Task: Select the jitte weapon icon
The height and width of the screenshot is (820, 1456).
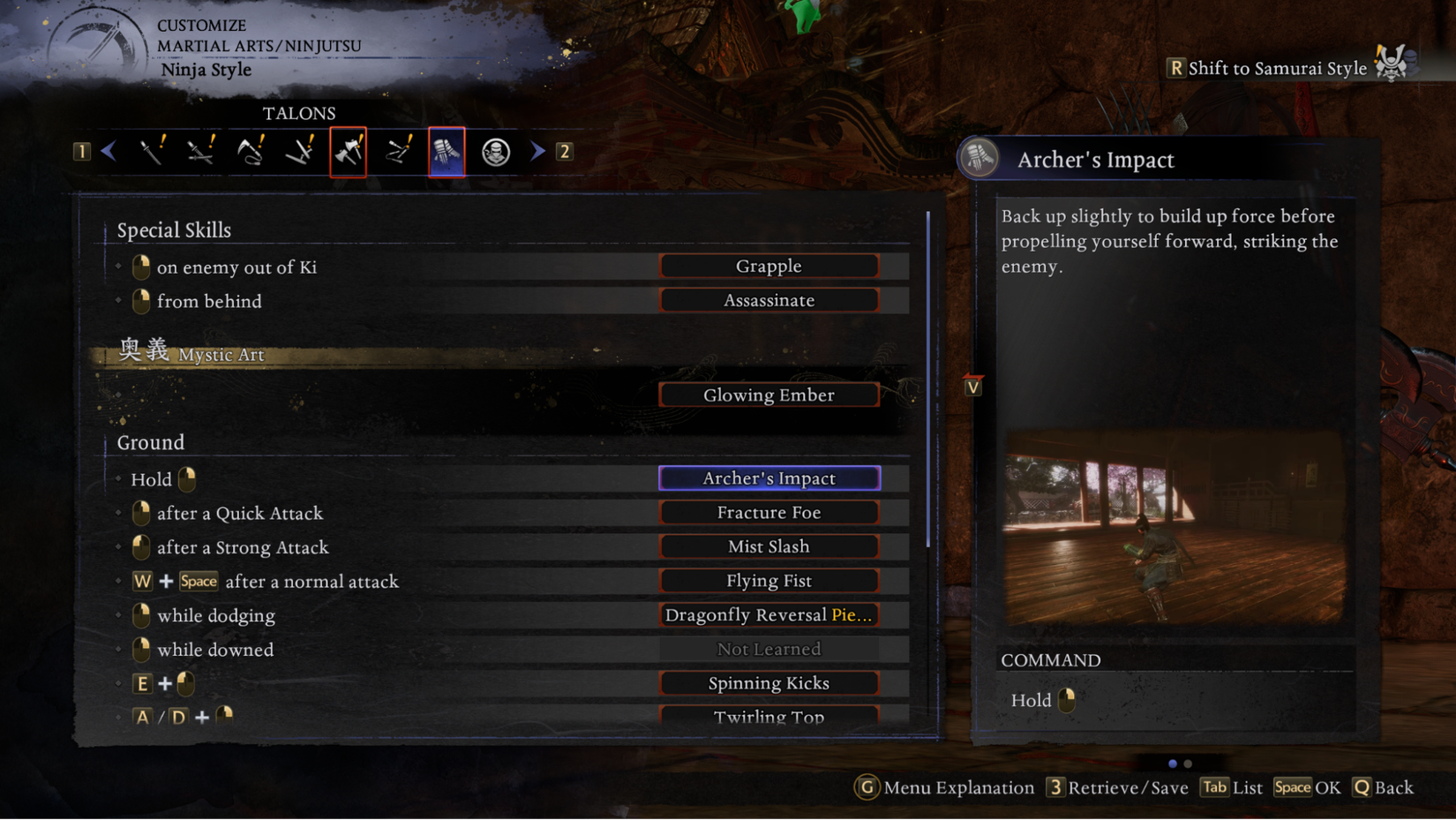Action: click(x=300, y=150)
